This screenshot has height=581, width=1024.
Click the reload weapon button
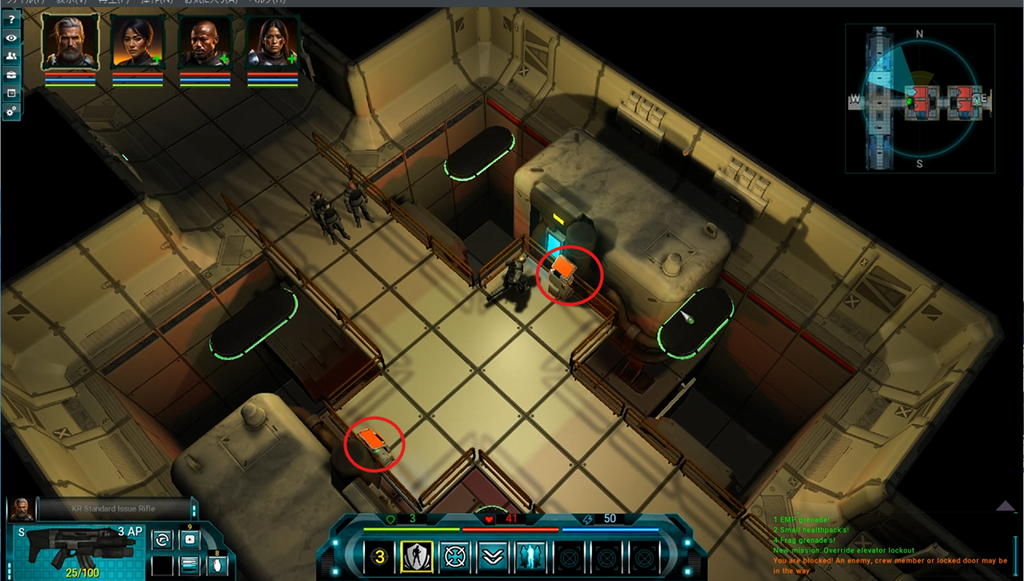point(161,540)
